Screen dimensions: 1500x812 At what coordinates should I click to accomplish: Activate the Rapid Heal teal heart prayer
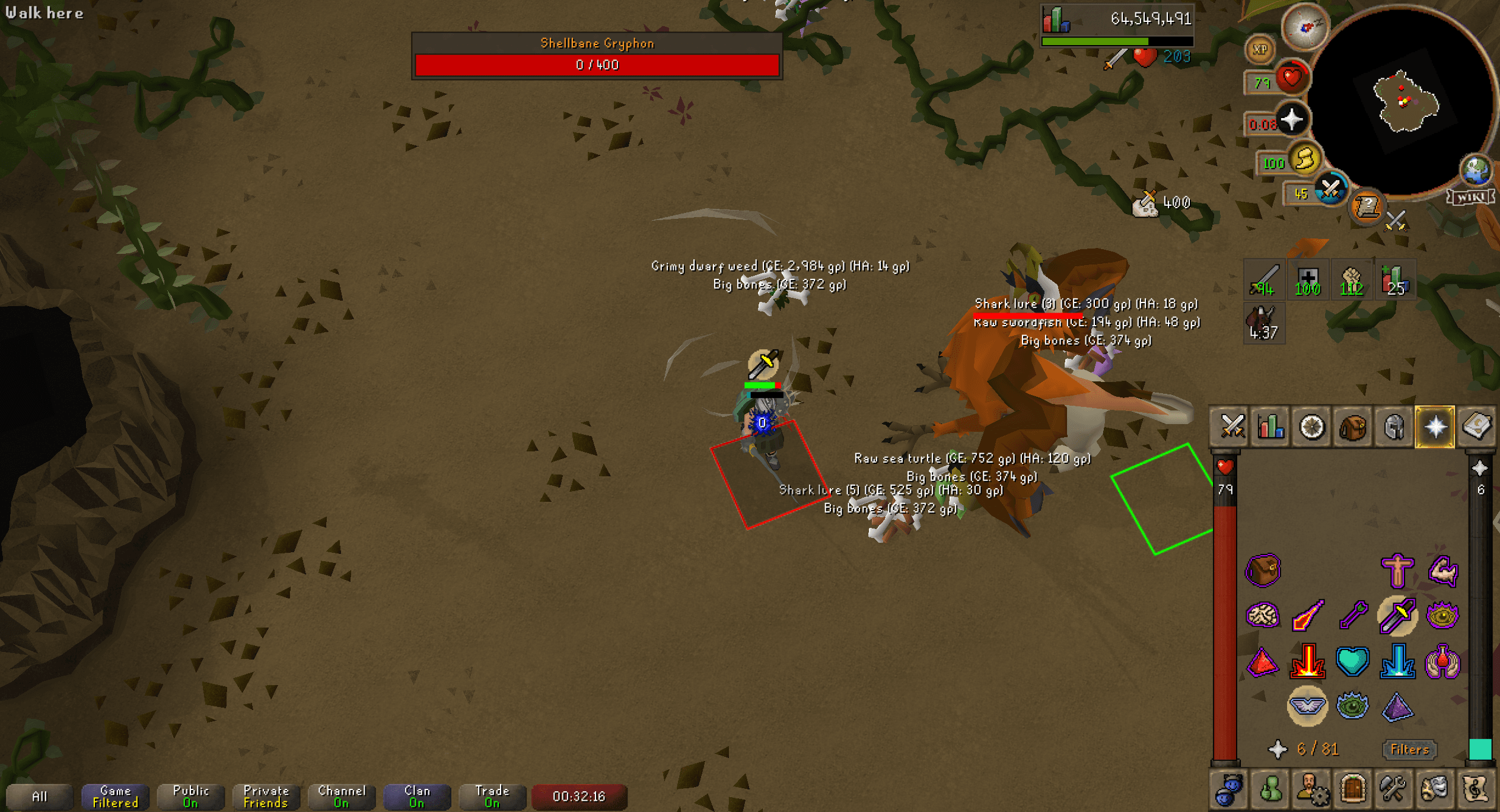tap(1352, 663)
